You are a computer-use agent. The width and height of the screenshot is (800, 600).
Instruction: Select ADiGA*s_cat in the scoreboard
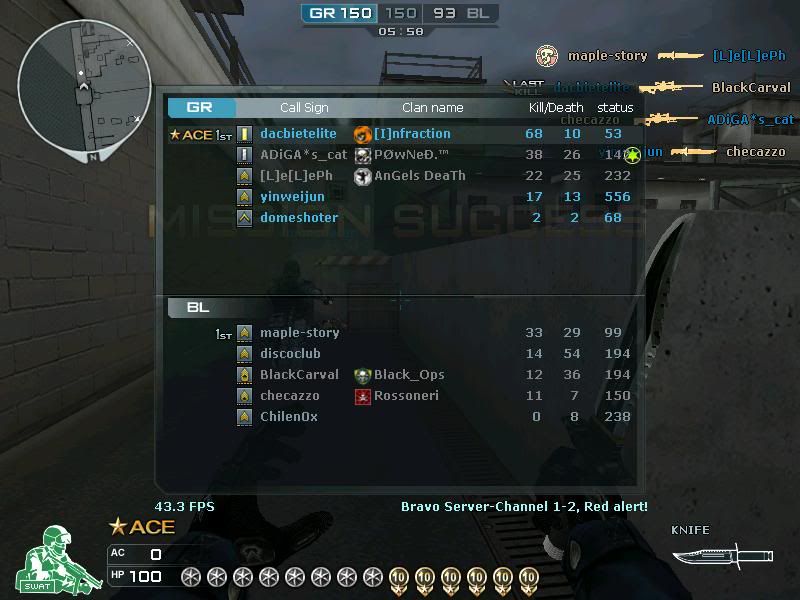click(303, 154)
